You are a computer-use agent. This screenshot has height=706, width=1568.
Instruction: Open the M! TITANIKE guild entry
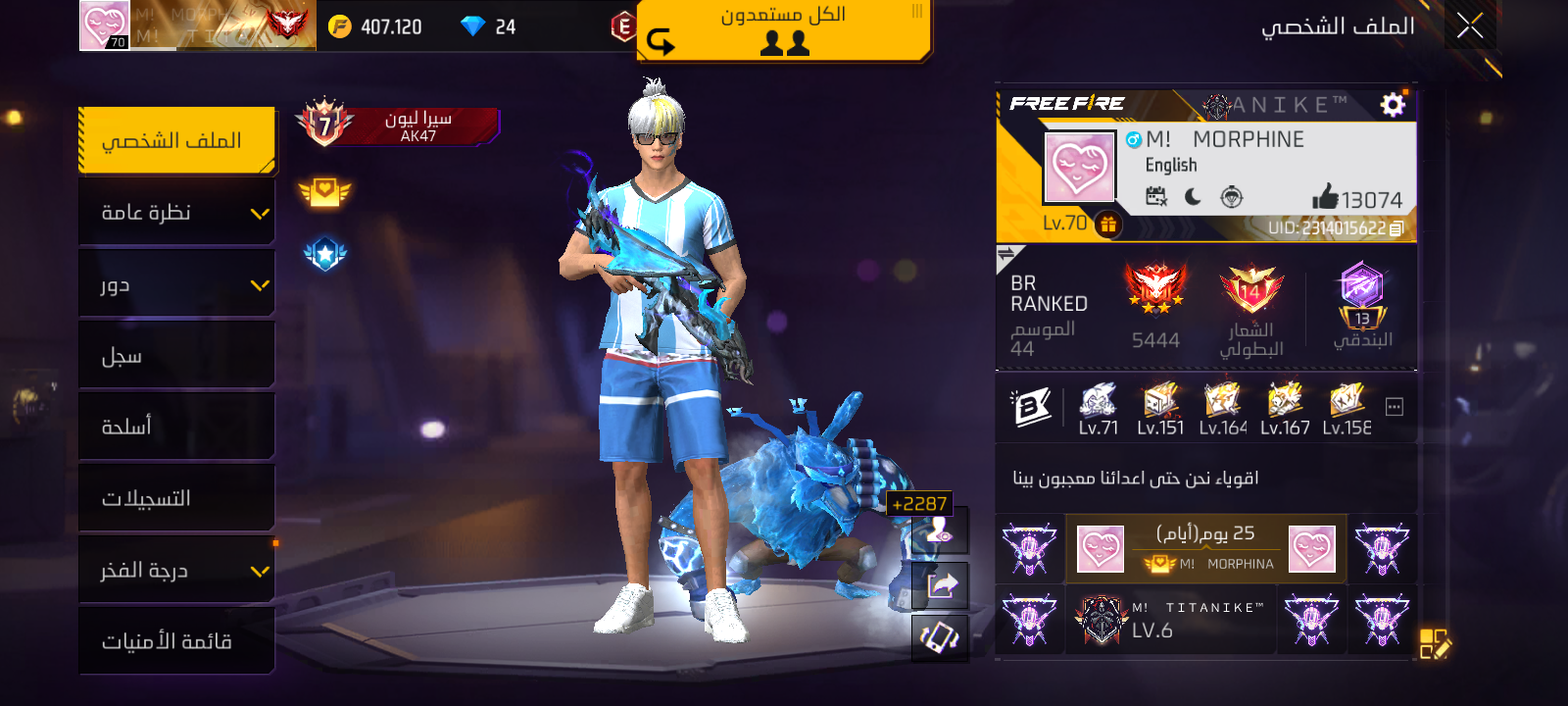tap(1171, 620)
